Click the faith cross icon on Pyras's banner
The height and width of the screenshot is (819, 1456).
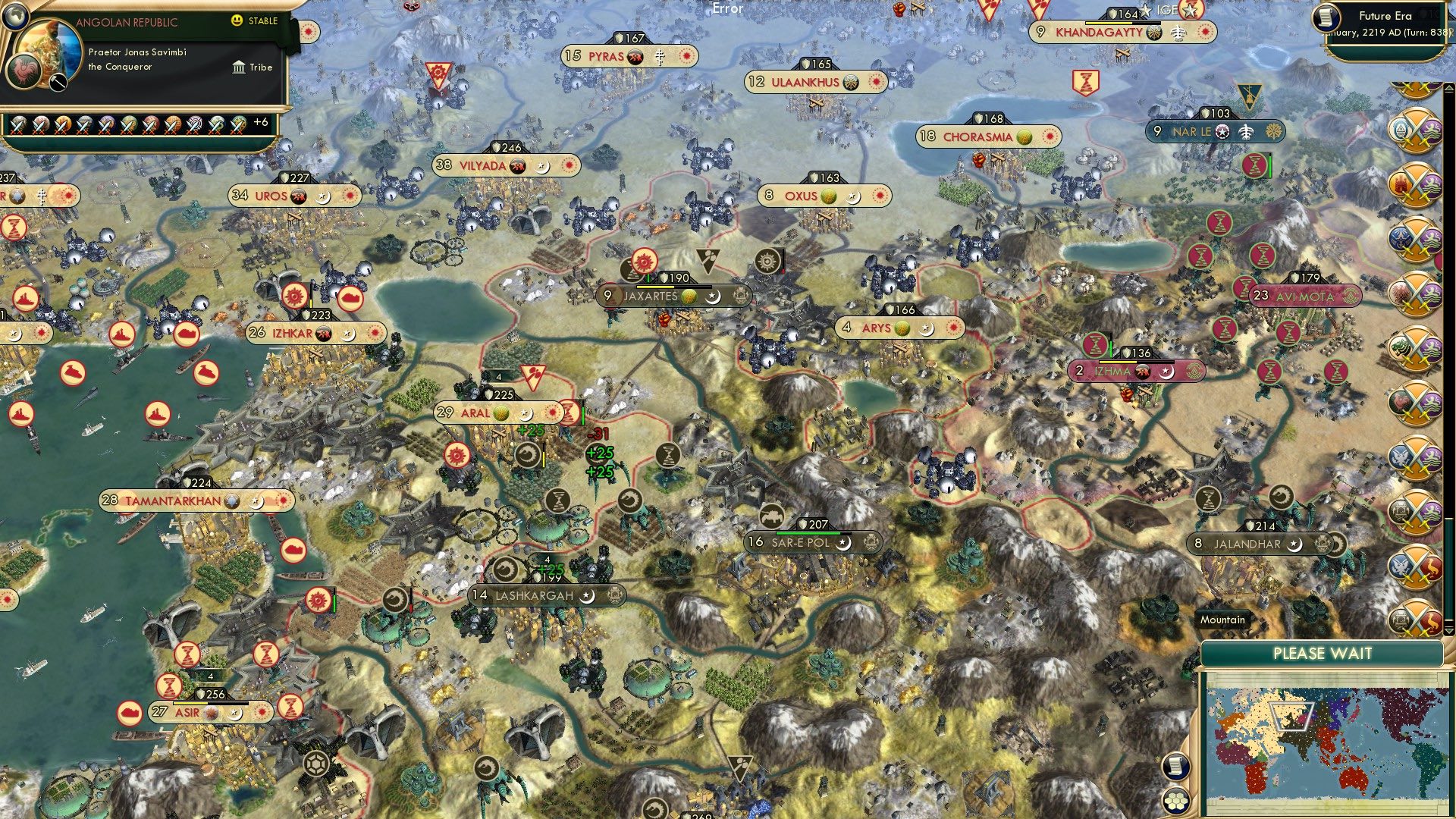tap(660, 55)
